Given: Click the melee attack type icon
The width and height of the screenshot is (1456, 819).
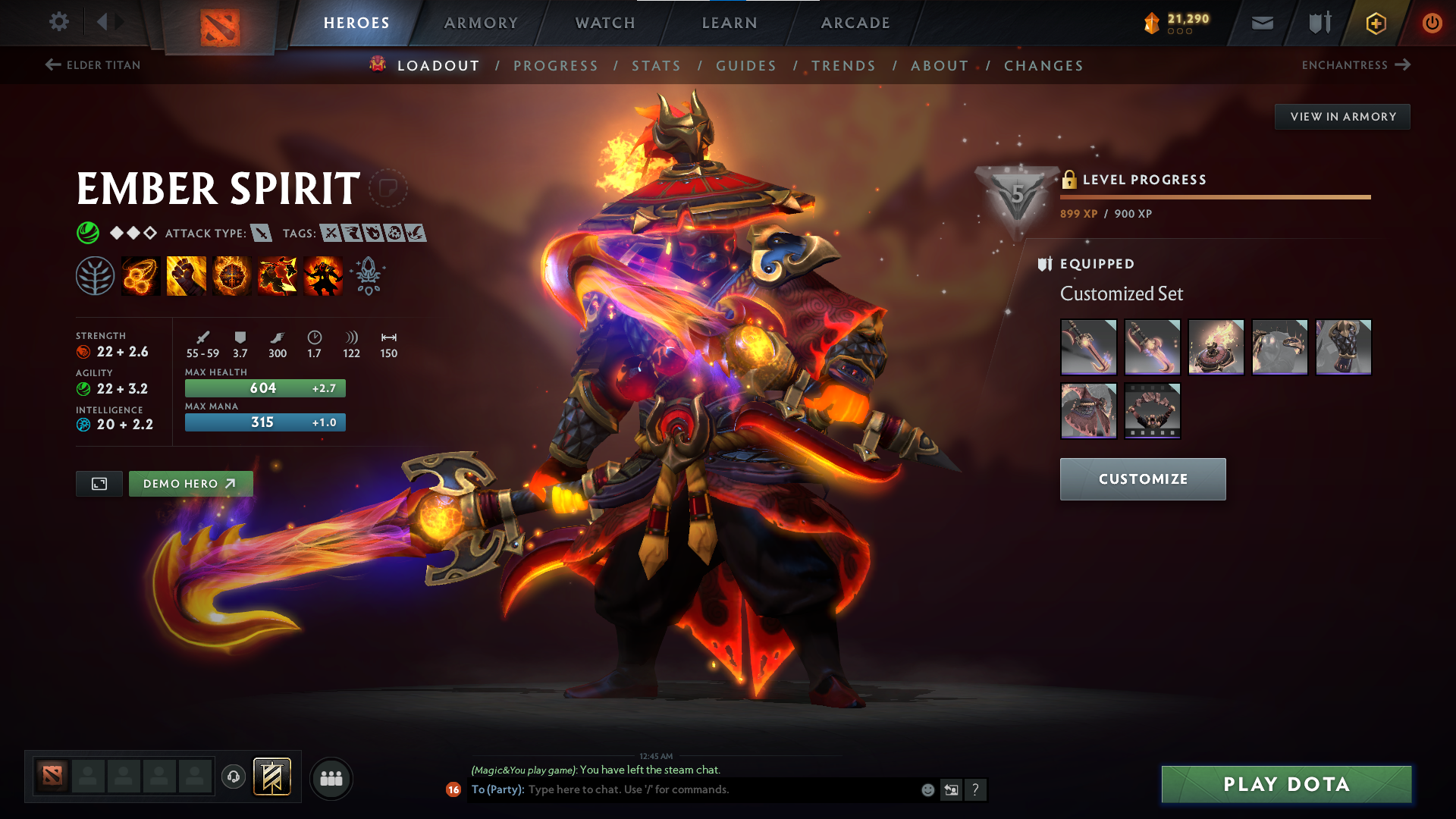Looking at the screenshot, I should [x=262, y=233].
